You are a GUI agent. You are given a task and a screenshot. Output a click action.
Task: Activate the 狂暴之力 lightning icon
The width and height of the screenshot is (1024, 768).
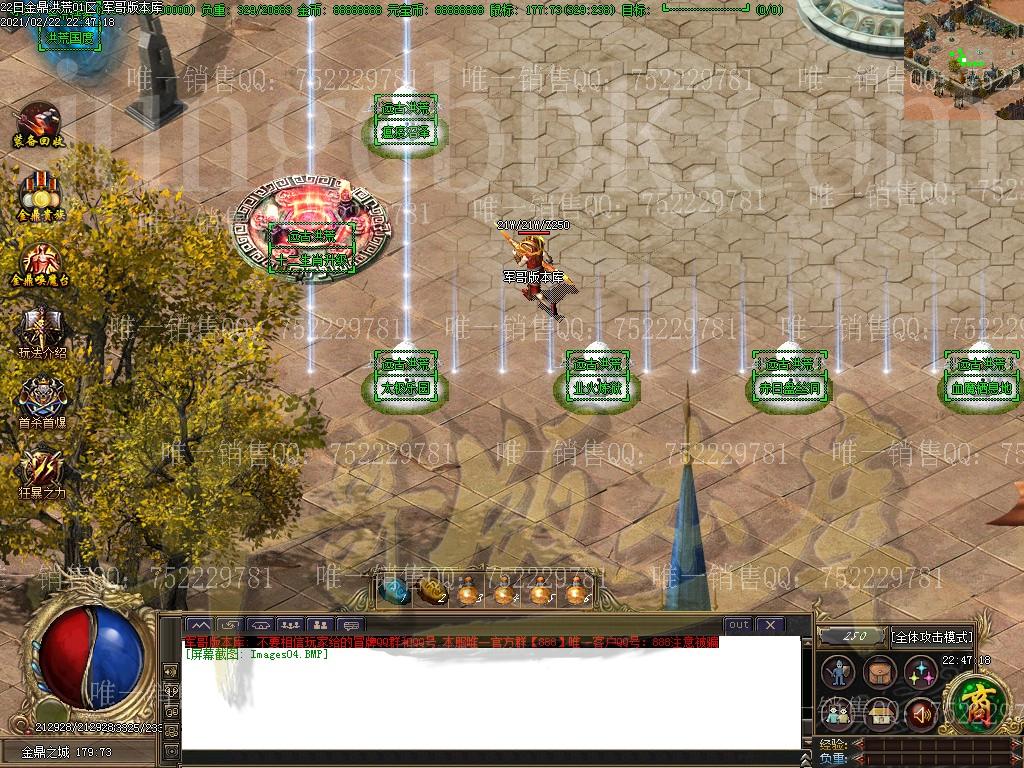tap(42, 468)
